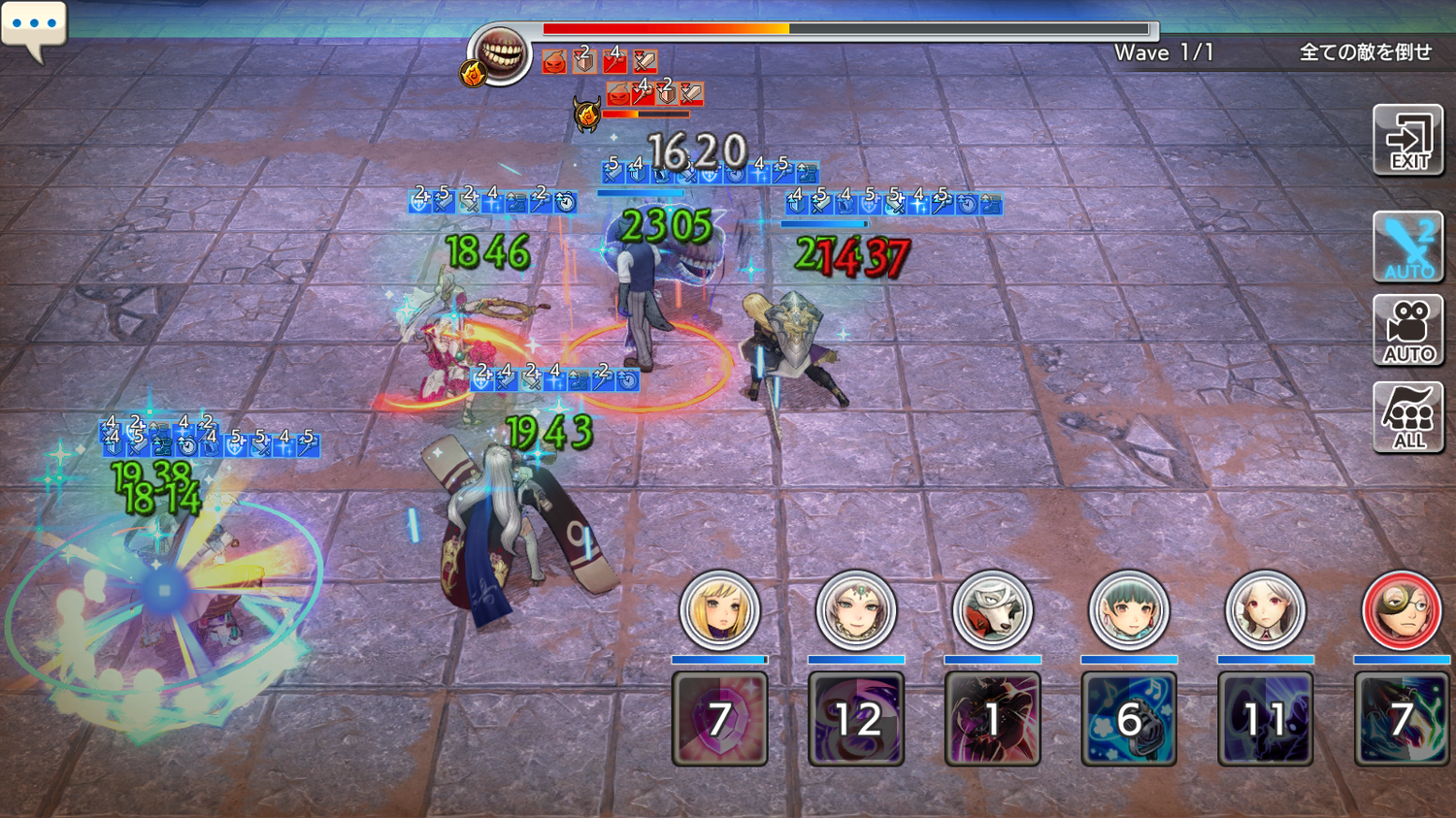This screenshot has height=818, width=1456.
Task: Use the blue music-note skill showing 6
Action: [1128, 719]
